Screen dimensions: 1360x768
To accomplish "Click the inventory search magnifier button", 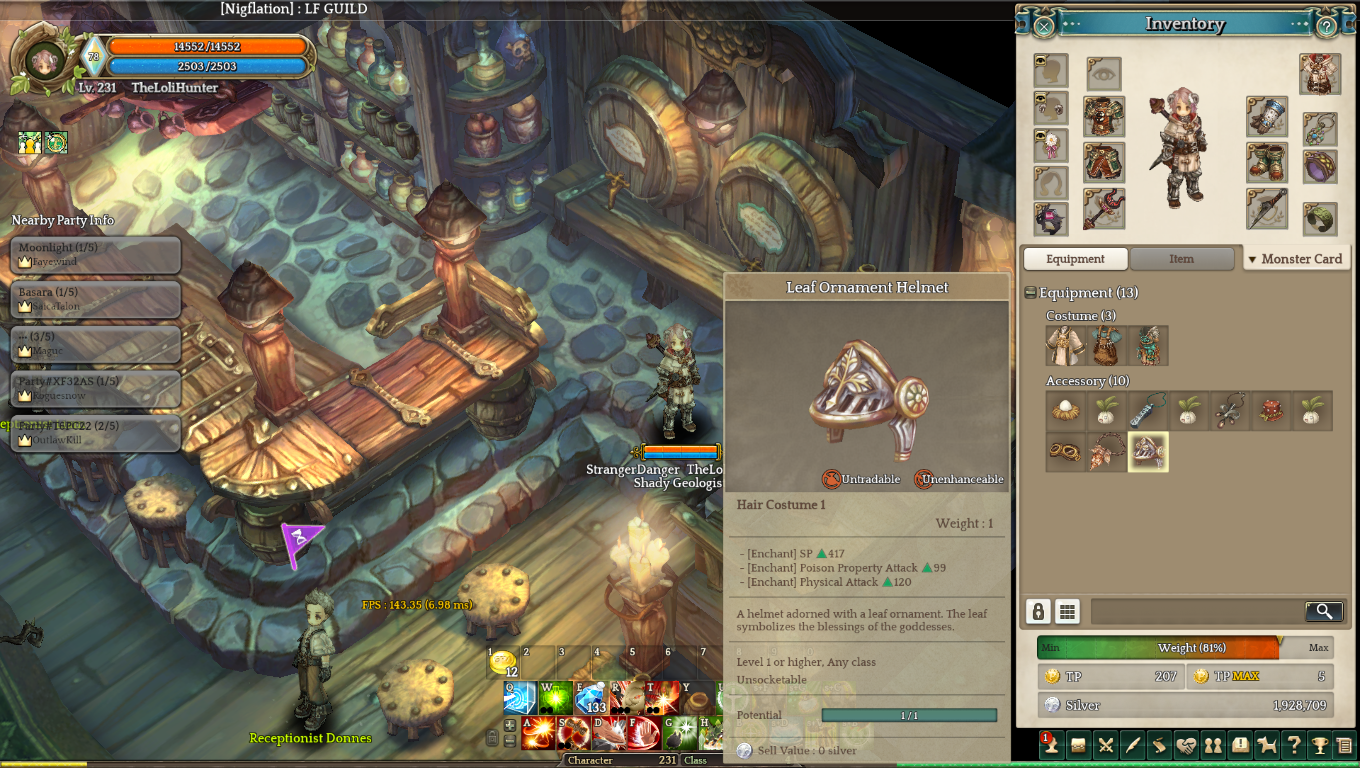I will (1323, 611).
